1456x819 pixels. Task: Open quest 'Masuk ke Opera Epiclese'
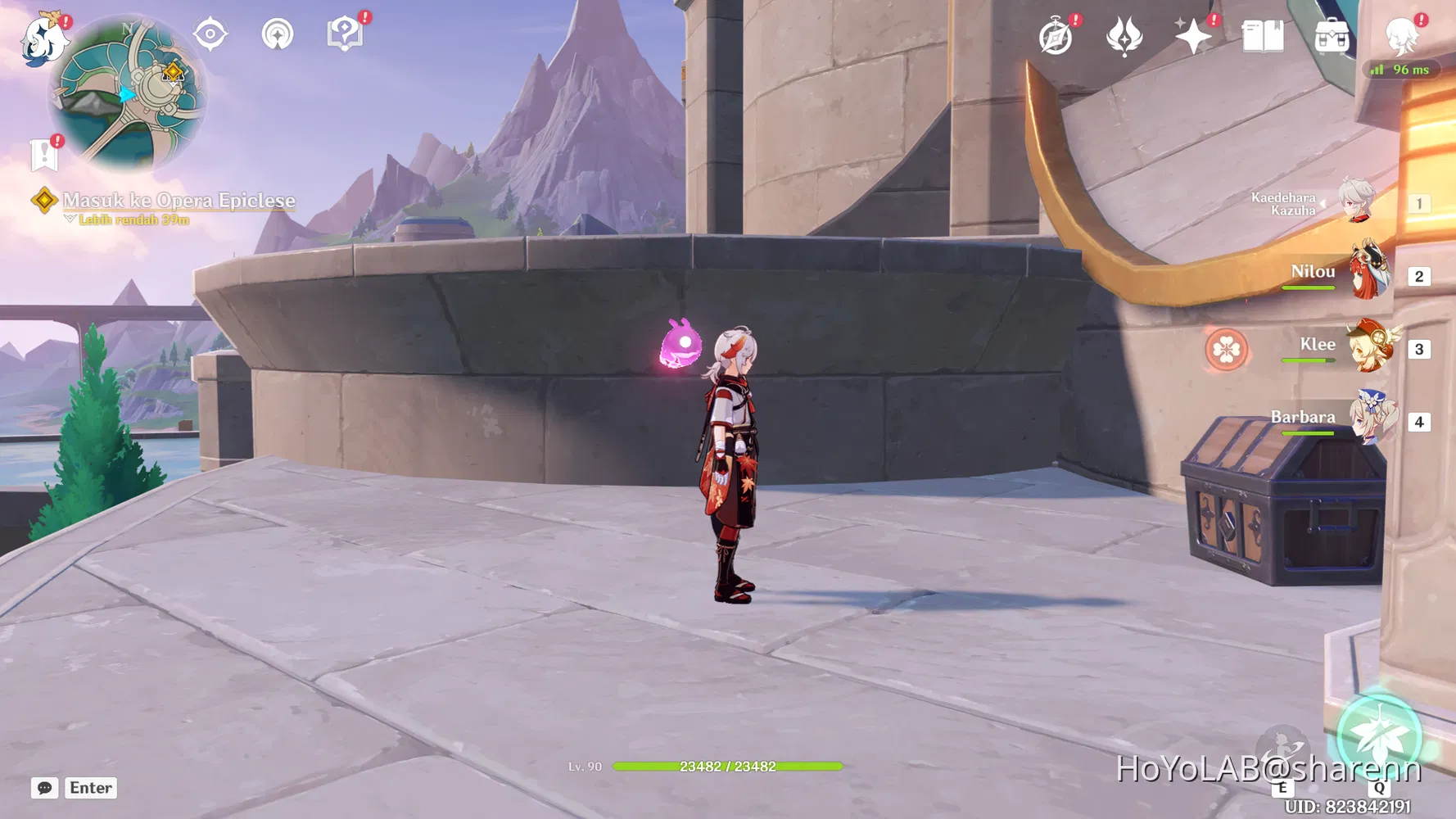[179, 201]
